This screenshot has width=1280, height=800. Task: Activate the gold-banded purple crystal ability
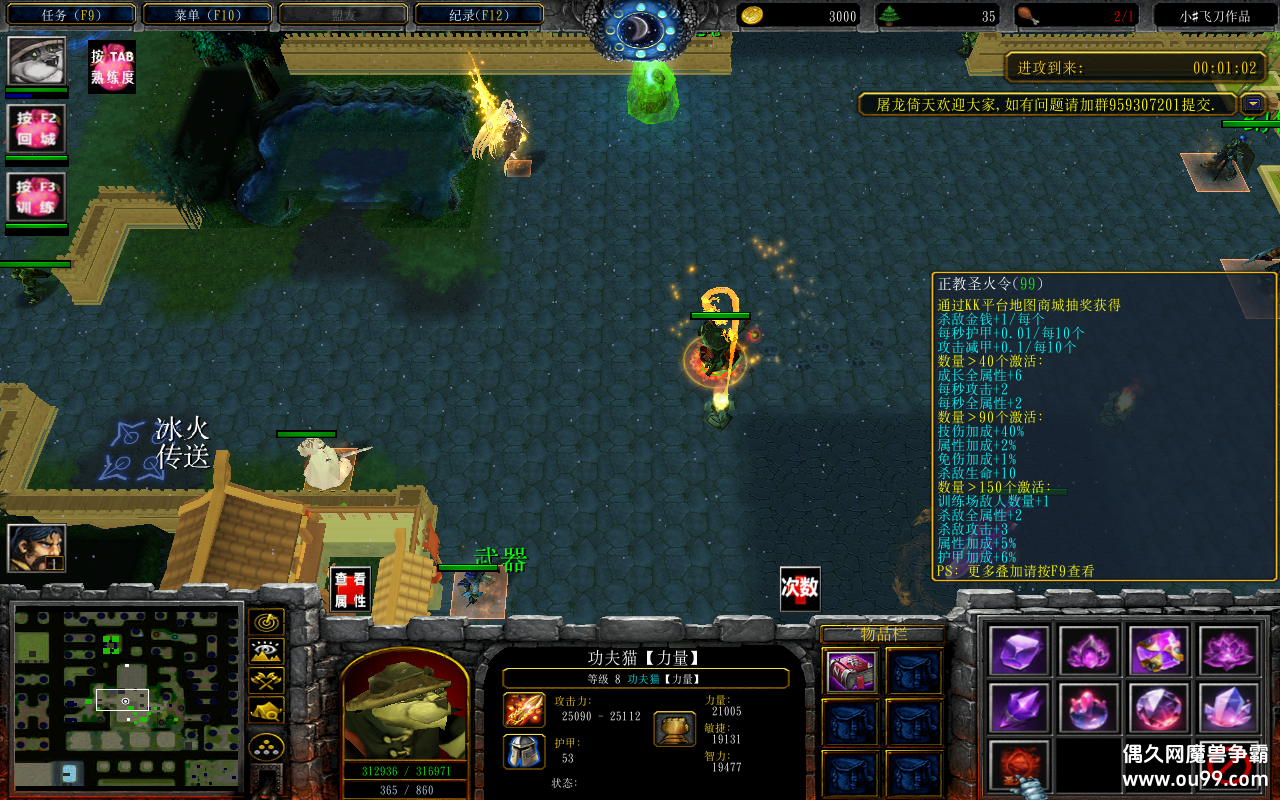1159,651
